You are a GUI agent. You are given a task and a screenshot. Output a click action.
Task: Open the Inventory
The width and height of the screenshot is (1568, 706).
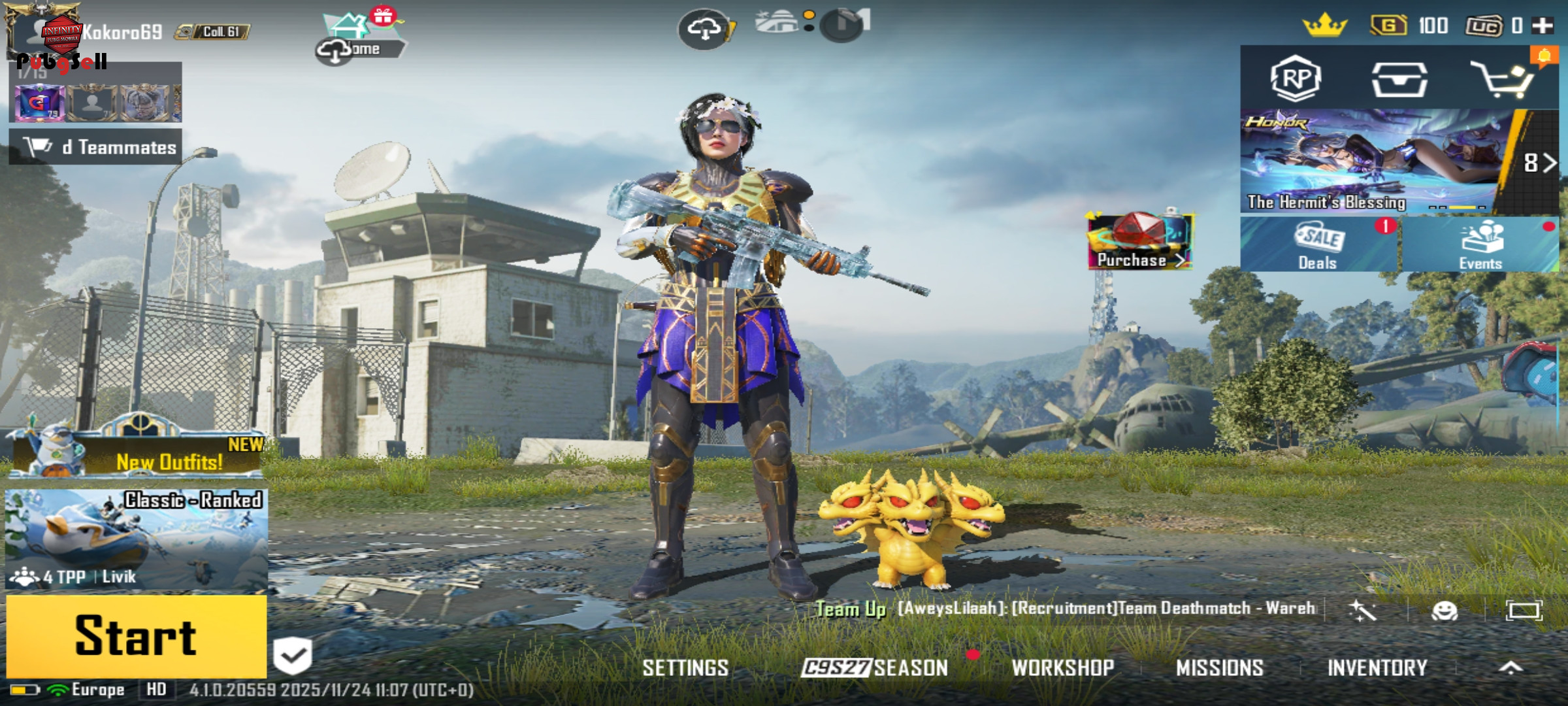click(x=1377, y=667)
